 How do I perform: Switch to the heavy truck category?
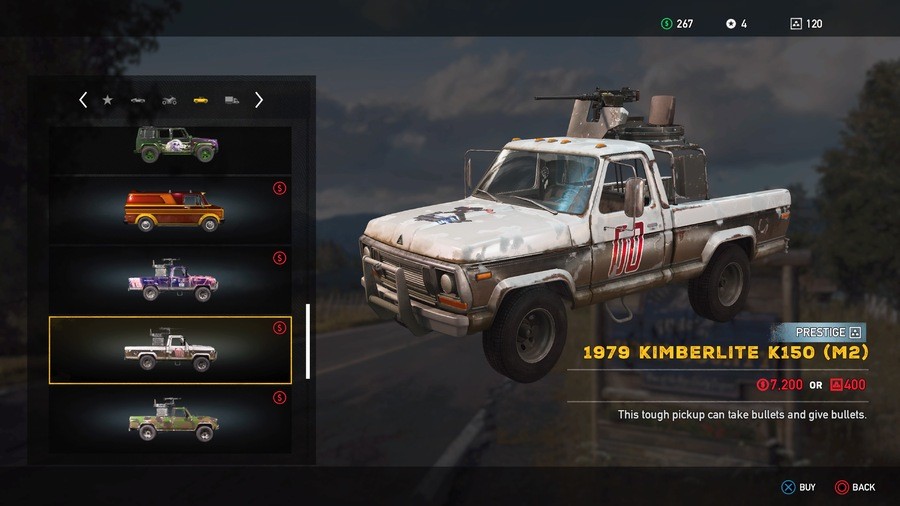[x=231, y=100]
